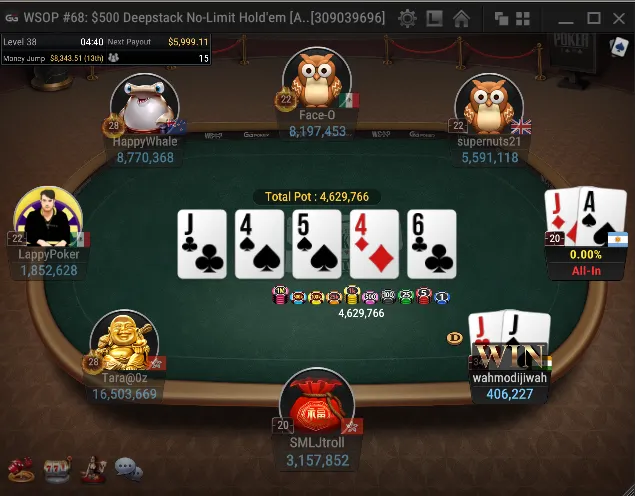
Task: Open the spade card icon
Action: [x=617, y=47]
